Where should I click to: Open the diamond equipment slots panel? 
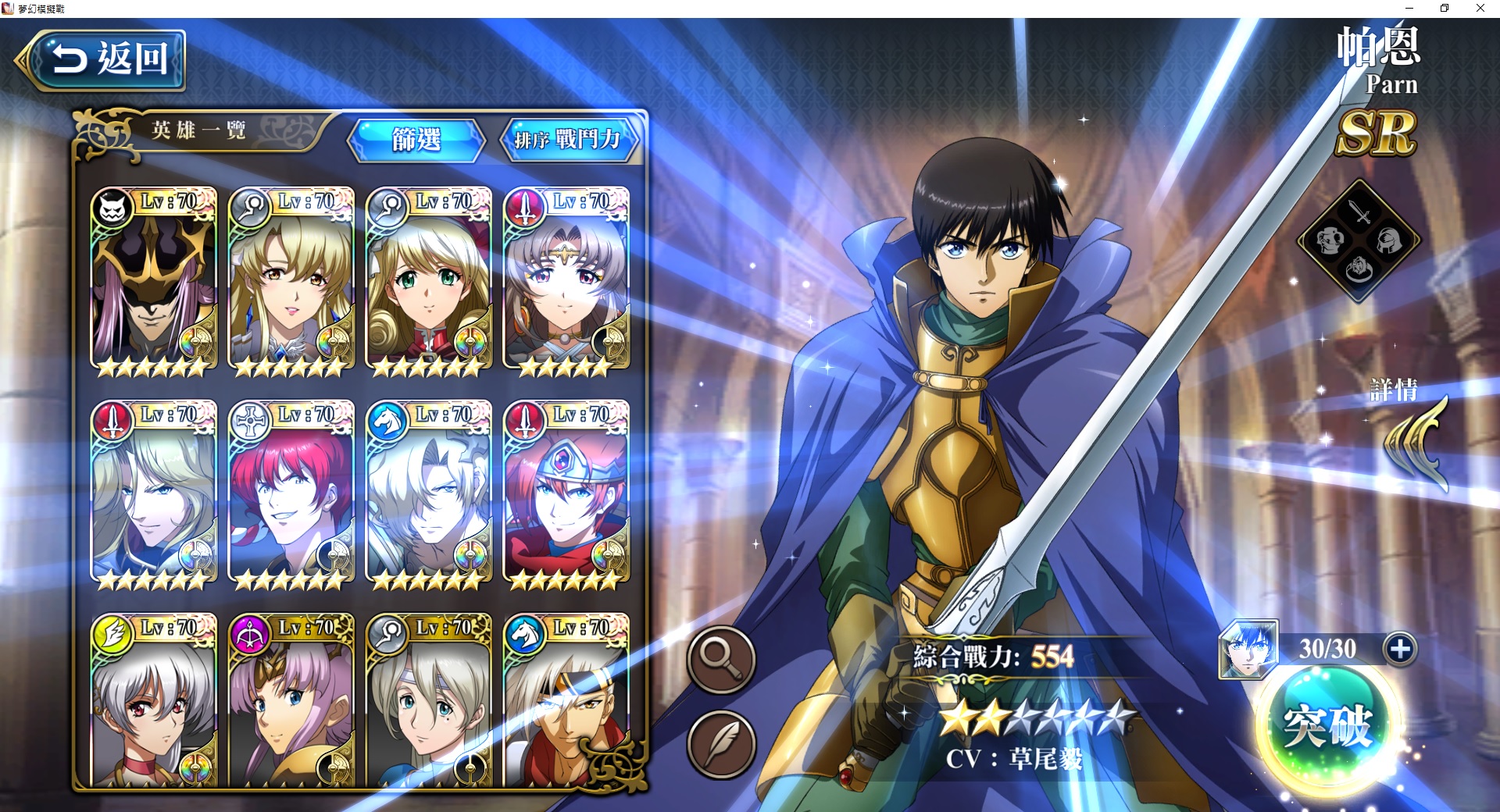click(1359, 240)
